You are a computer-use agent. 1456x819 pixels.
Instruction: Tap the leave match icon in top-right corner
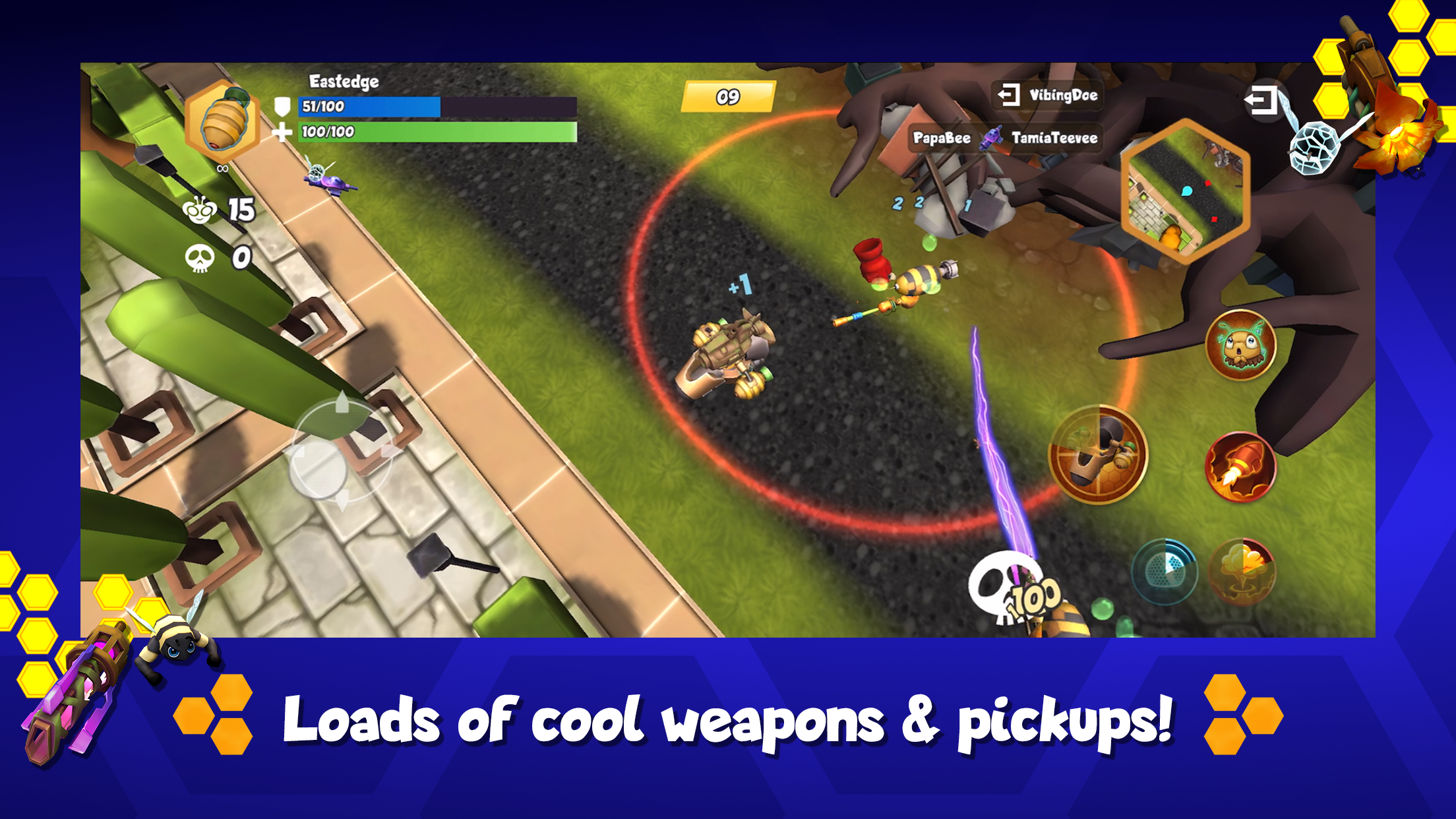(1263, 101)
